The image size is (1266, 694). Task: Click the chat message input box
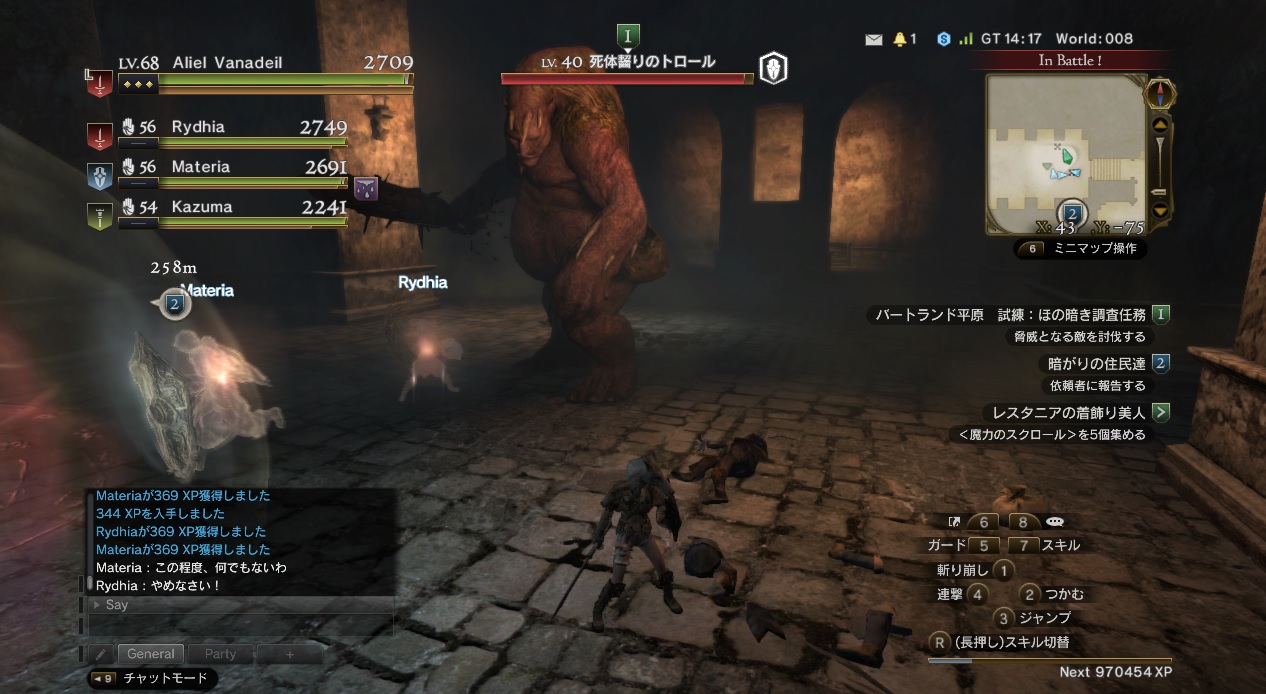(x=240, y=624)
